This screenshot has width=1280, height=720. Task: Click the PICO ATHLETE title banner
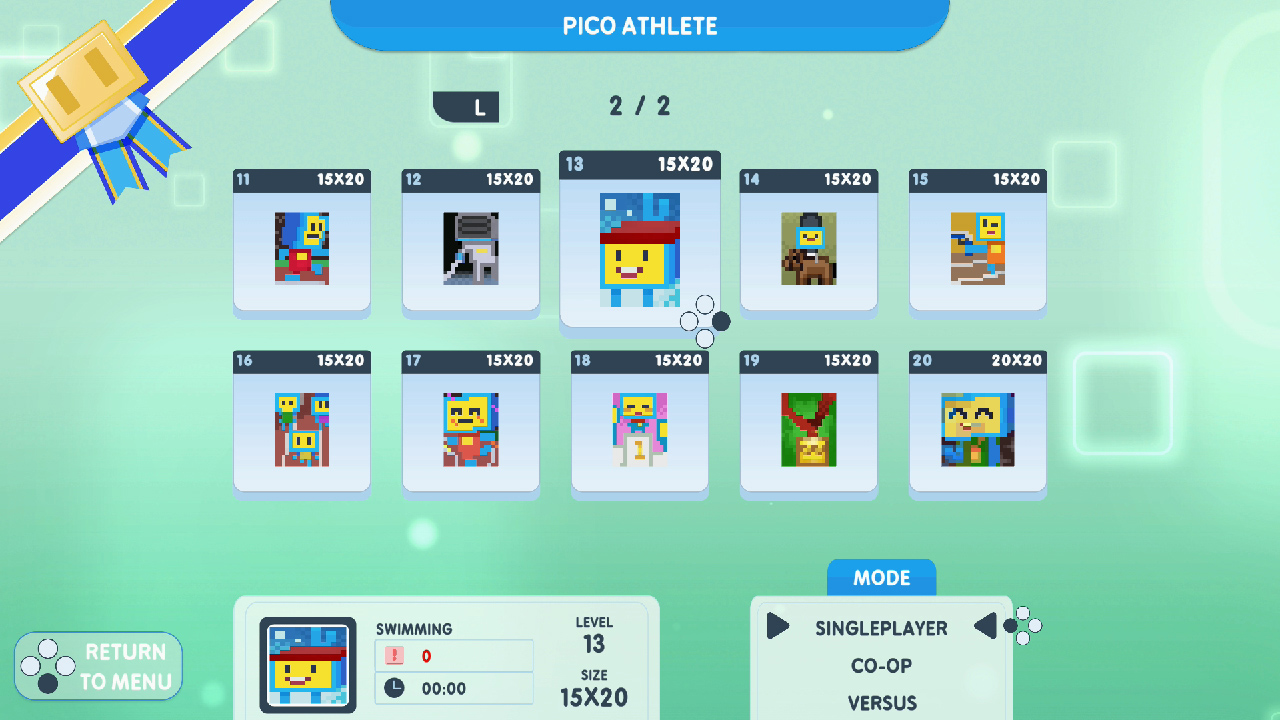coord(640,26)
